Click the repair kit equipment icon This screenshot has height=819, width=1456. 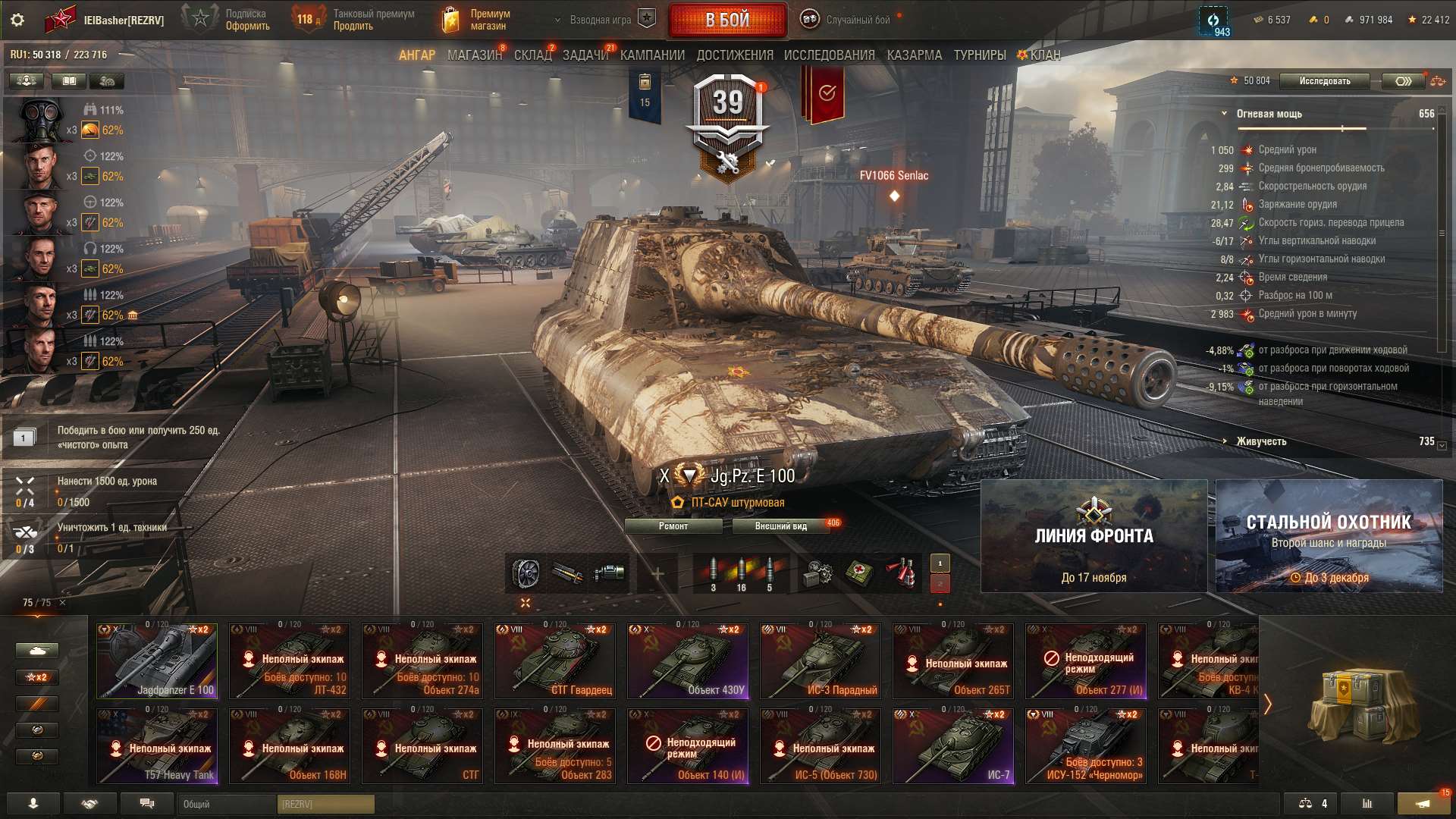[x=818, y=573]
